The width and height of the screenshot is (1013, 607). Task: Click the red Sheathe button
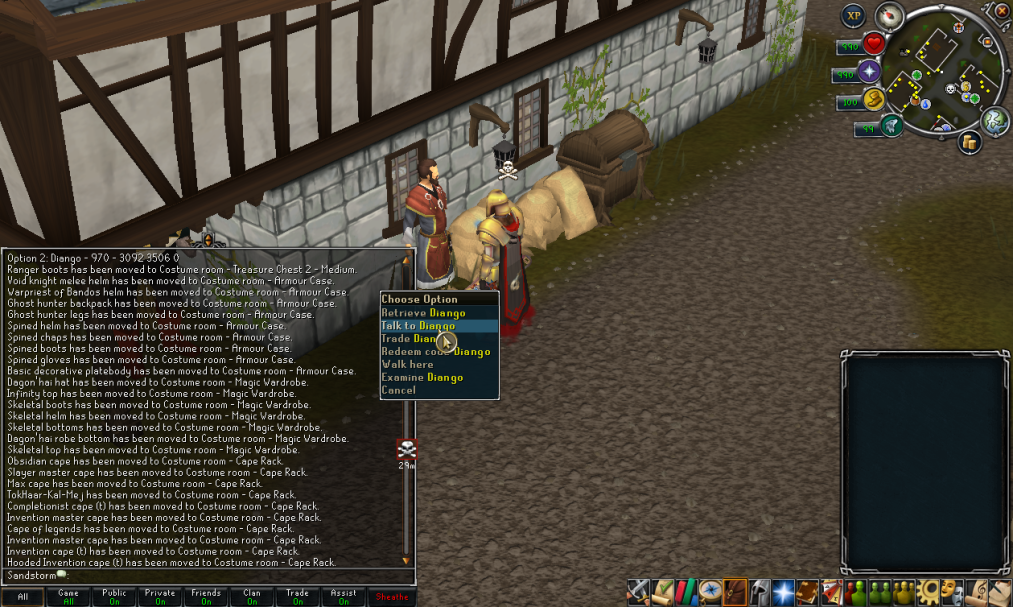pos(390,597)
